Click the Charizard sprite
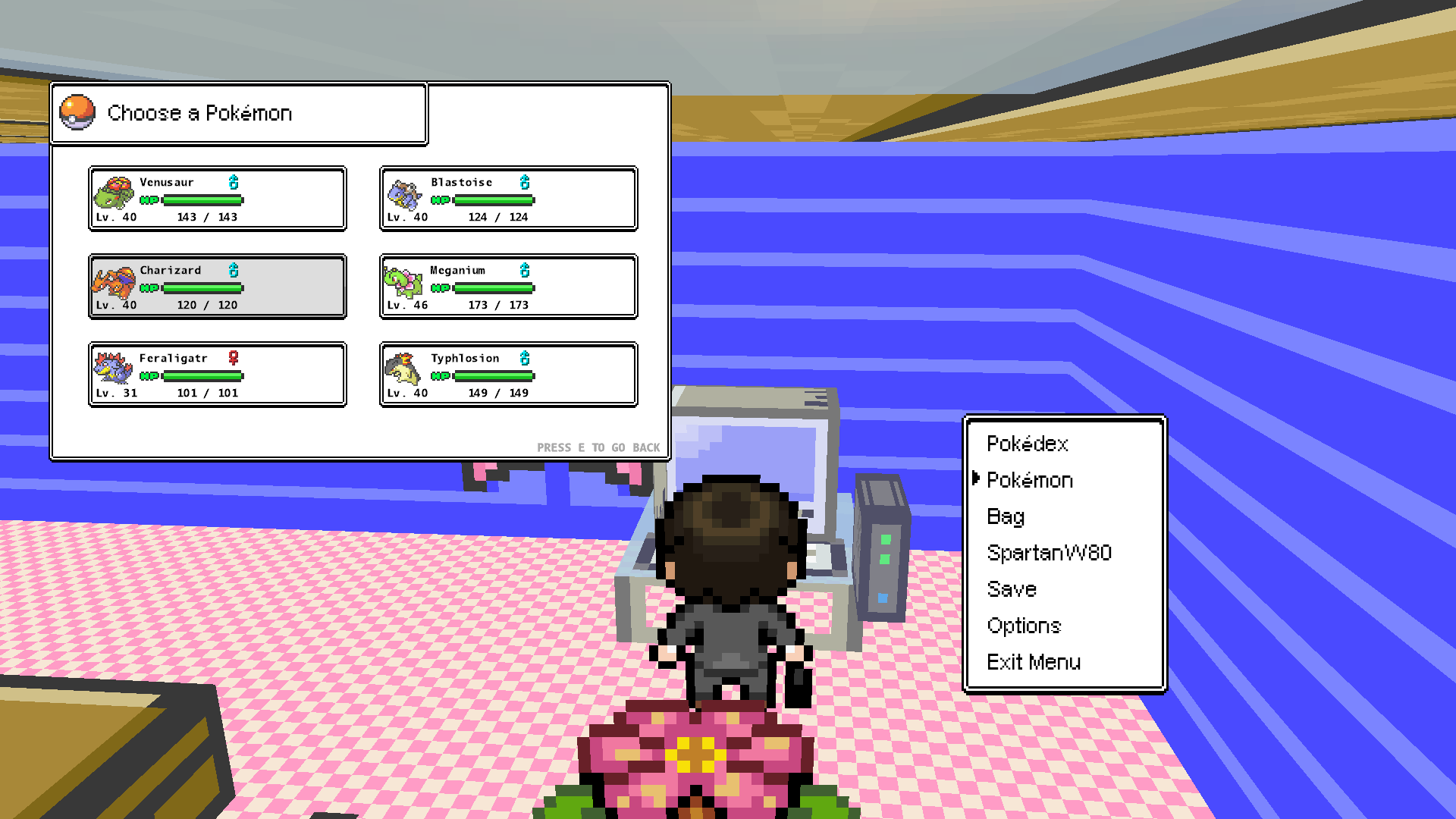Image resolution: width=1456 pixels, height=819 pixels. (x=111, y=281)
